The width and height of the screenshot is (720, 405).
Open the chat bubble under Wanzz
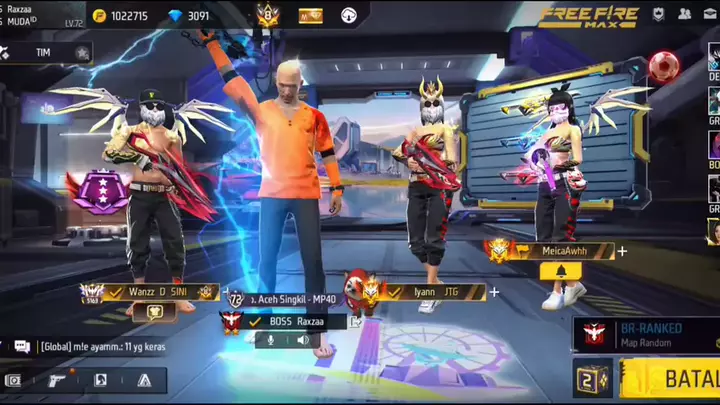(156, 312)
